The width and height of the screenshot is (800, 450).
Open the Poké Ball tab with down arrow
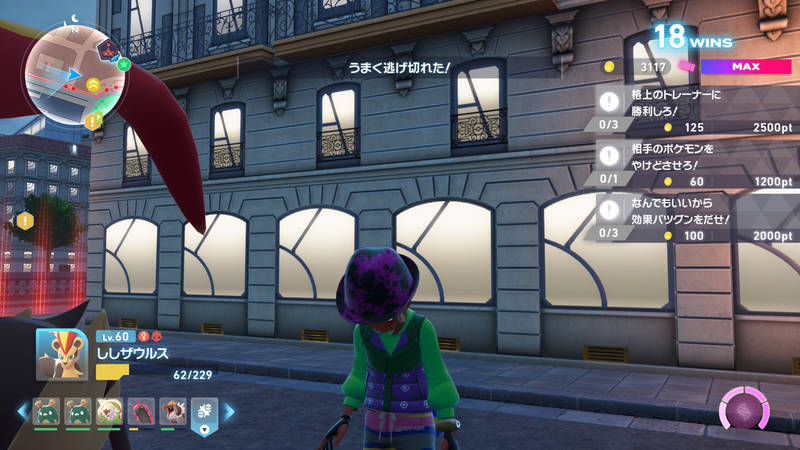pyautogui.click(x=204, y=415)
